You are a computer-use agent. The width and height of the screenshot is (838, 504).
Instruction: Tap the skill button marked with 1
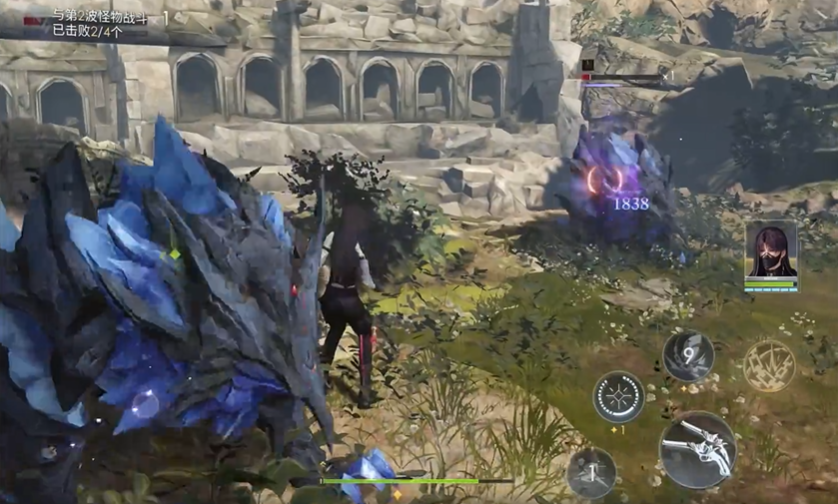point(591,473)
